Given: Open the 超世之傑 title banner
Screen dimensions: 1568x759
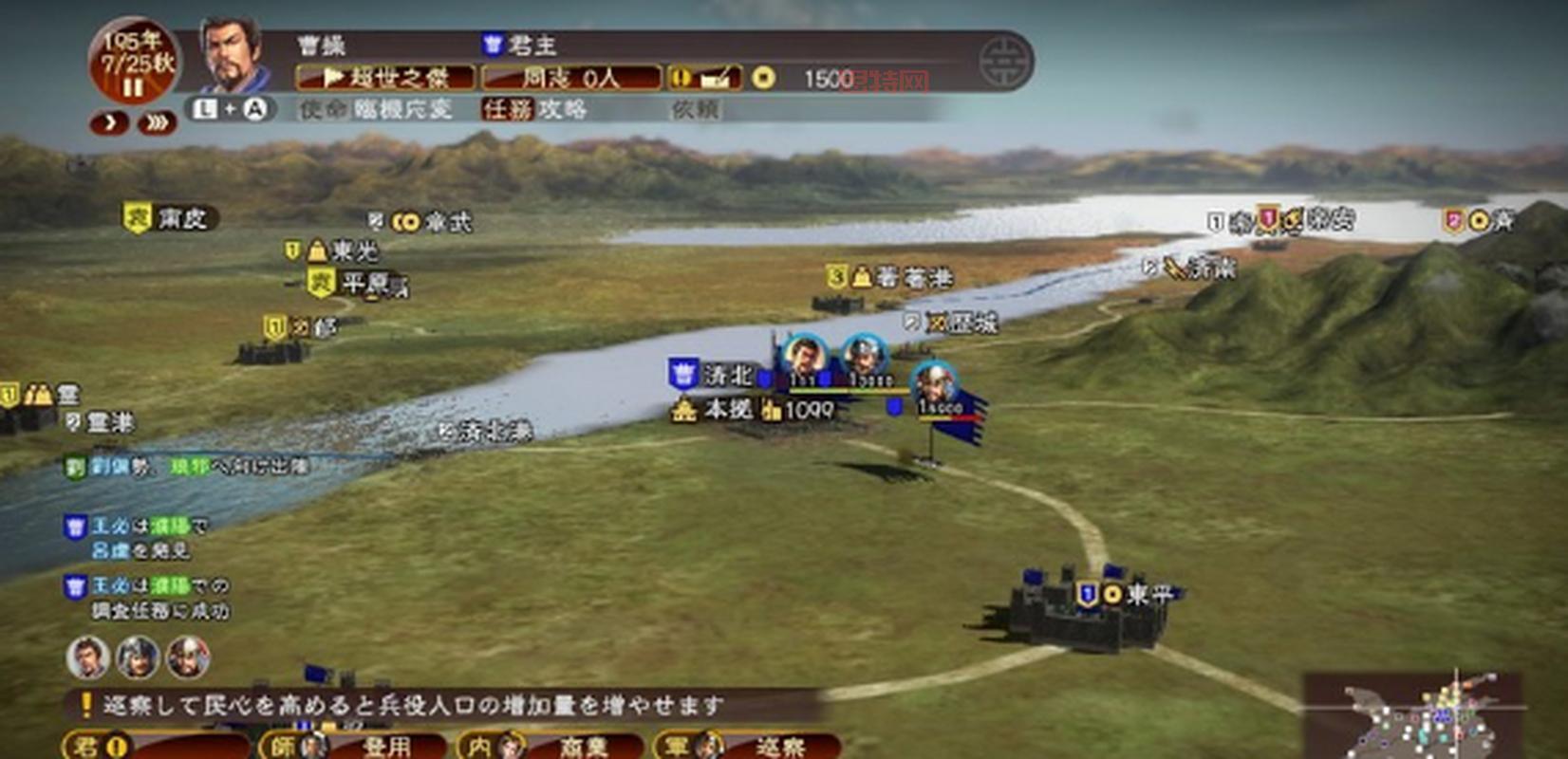Looking at the screenshot, I should click(x=387, y=79).
